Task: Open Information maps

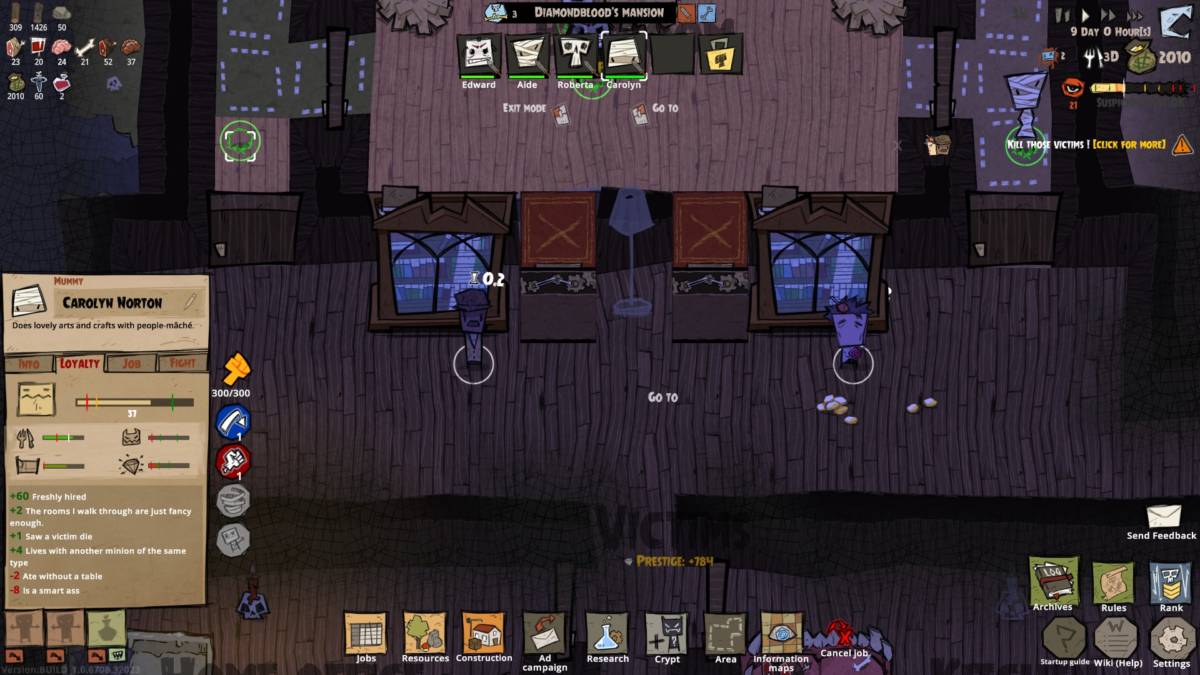Action: [781, 634]
